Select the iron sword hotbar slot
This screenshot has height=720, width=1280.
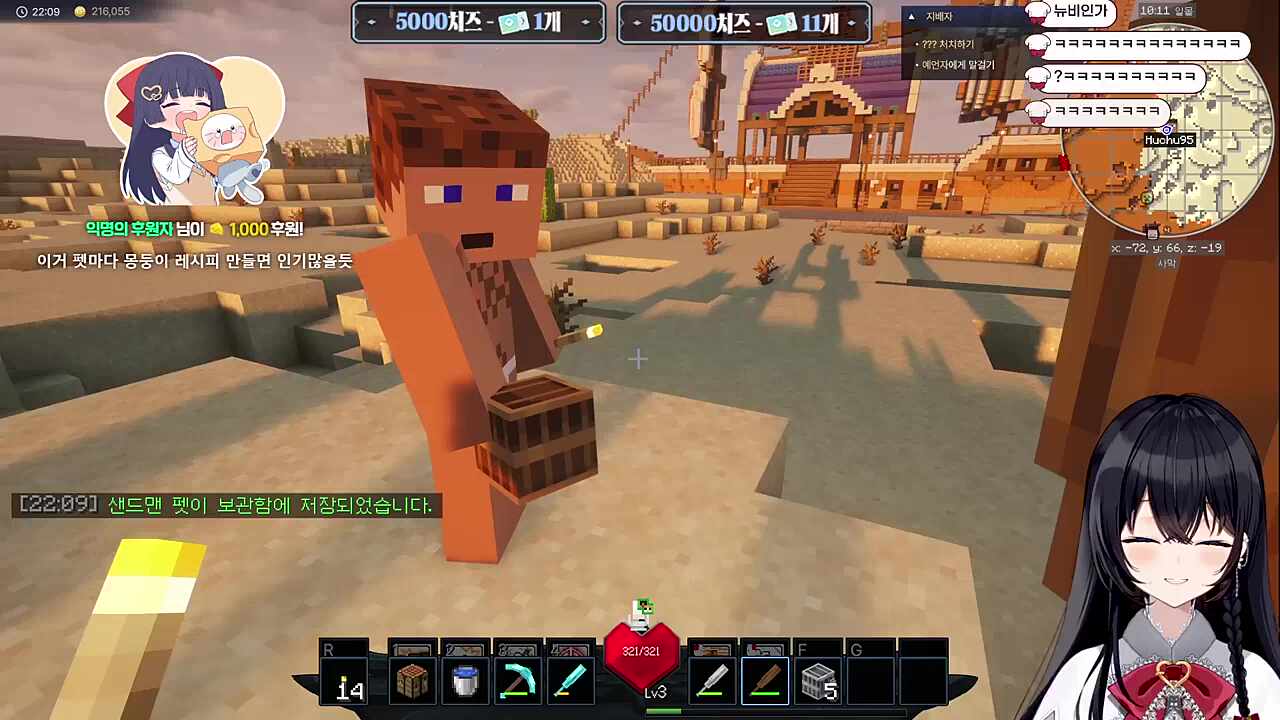click(712, 682)
